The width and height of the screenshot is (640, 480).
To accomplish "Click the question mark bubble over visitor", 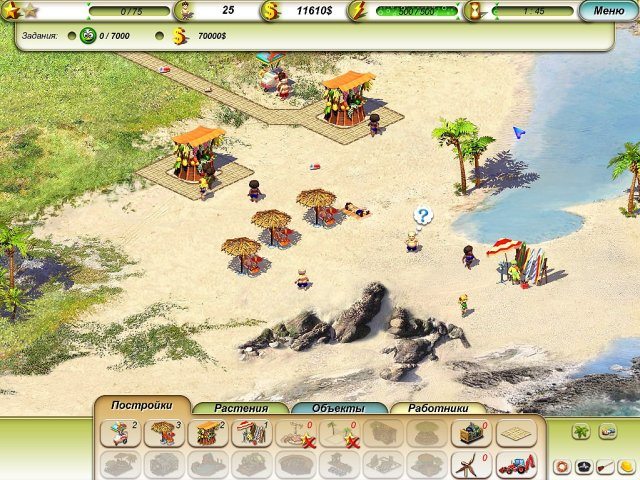I will (x=423, y=215).
